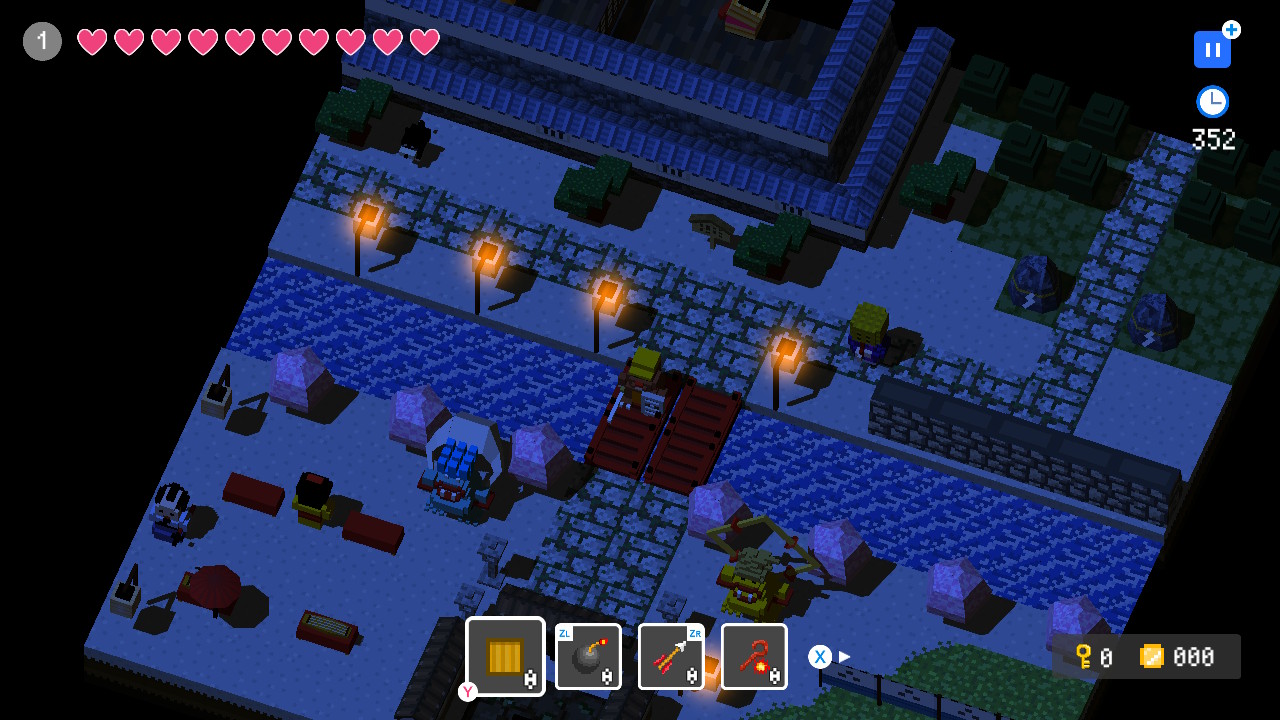Click the clock icon above the timer
Image resolution: width=1280 pixels, height=720 pixels.
tap(1212, 101)
